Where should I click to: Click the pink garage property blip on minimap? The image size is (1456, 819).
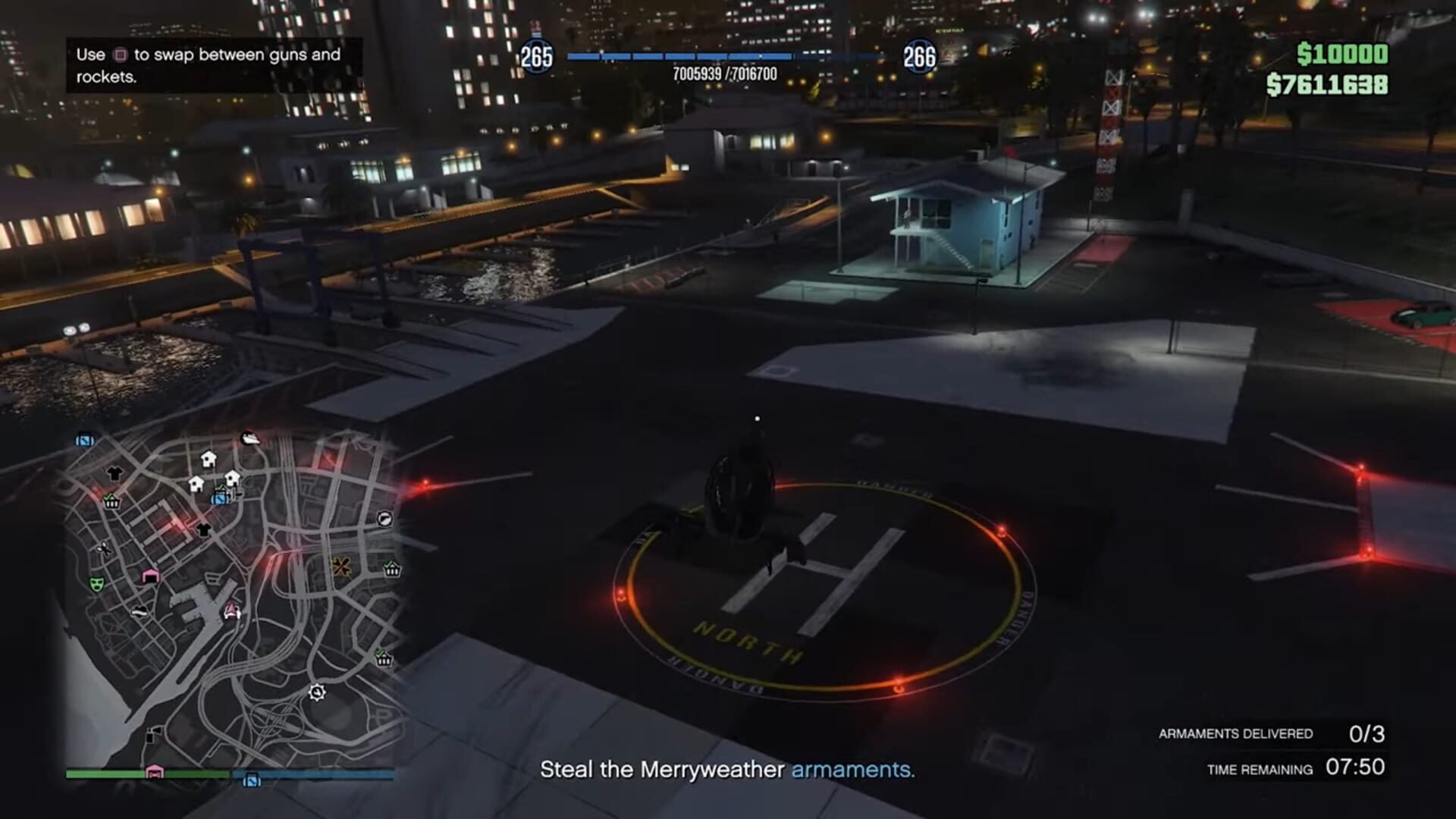tap(149, 576)
